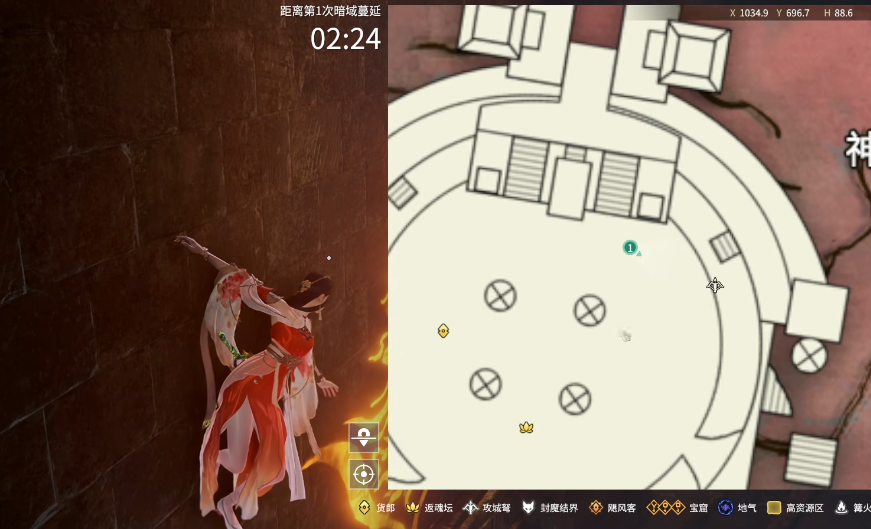Choose the 攻城弩 legend entry
The height and width of the screenshot is (529, 871).
[485, 508]
